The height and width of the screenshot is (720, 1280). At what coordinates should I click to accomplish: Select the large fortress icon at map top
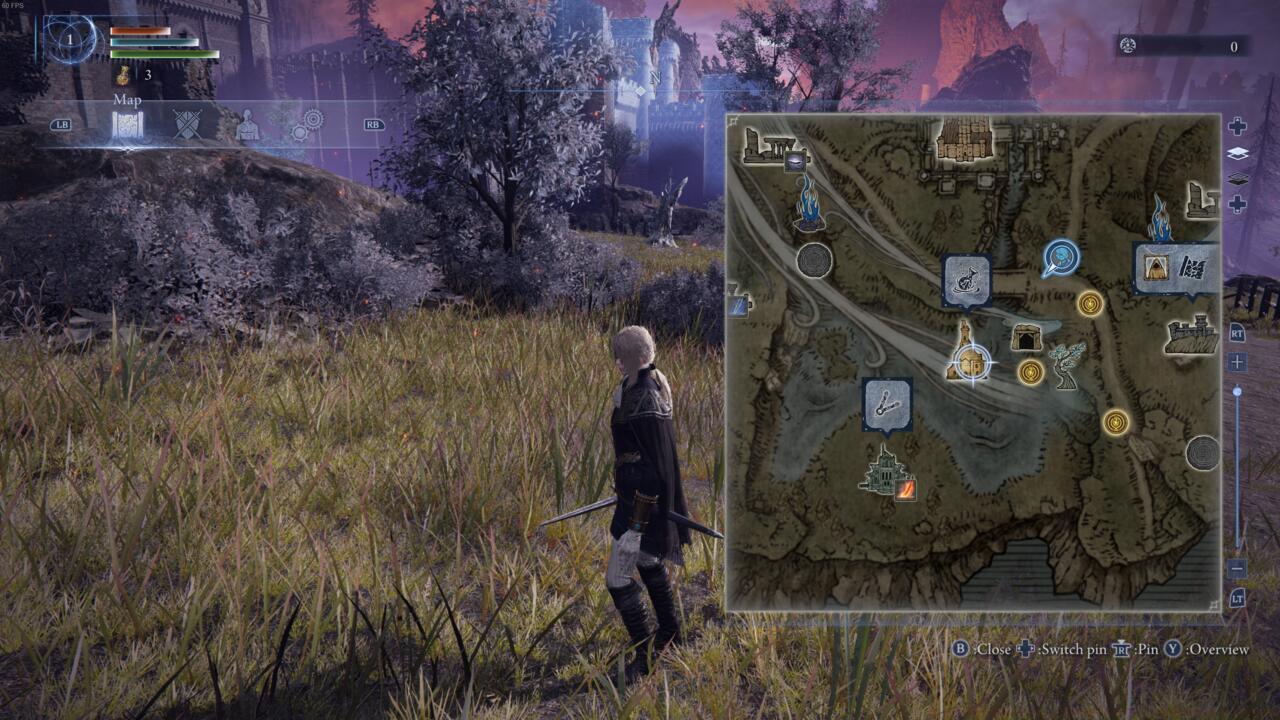tap(965, 139)
